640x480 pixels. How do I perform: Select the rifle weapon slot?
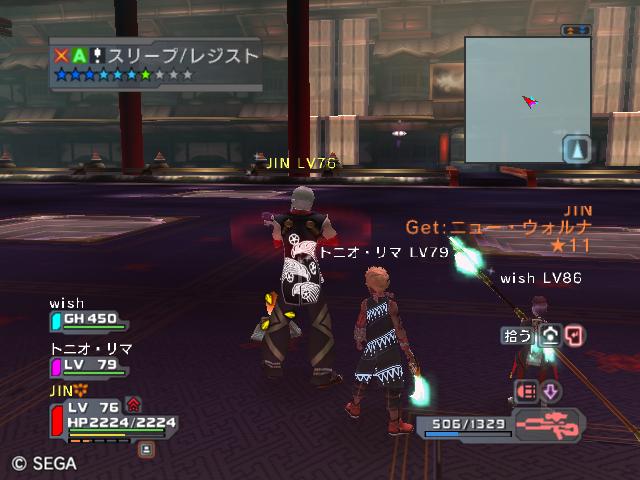pyautogui.click(x=549, y=425)
